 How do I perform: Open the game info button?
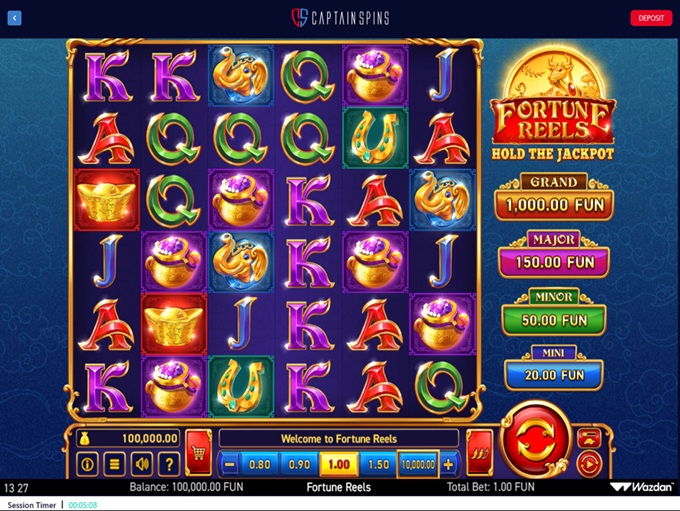(87, 464)
